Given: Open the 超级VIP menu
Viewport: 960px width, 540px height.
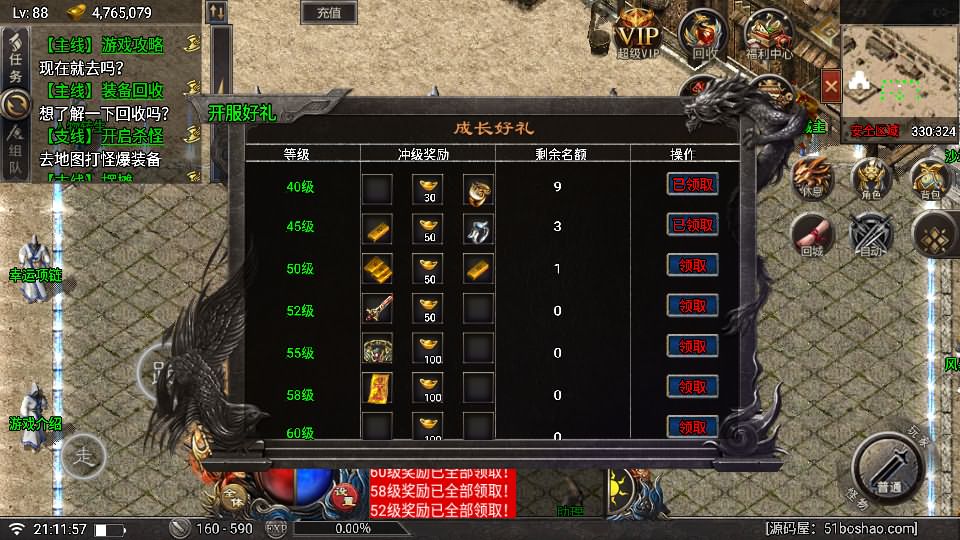Looking at the screenshot, I should point(638,34).
